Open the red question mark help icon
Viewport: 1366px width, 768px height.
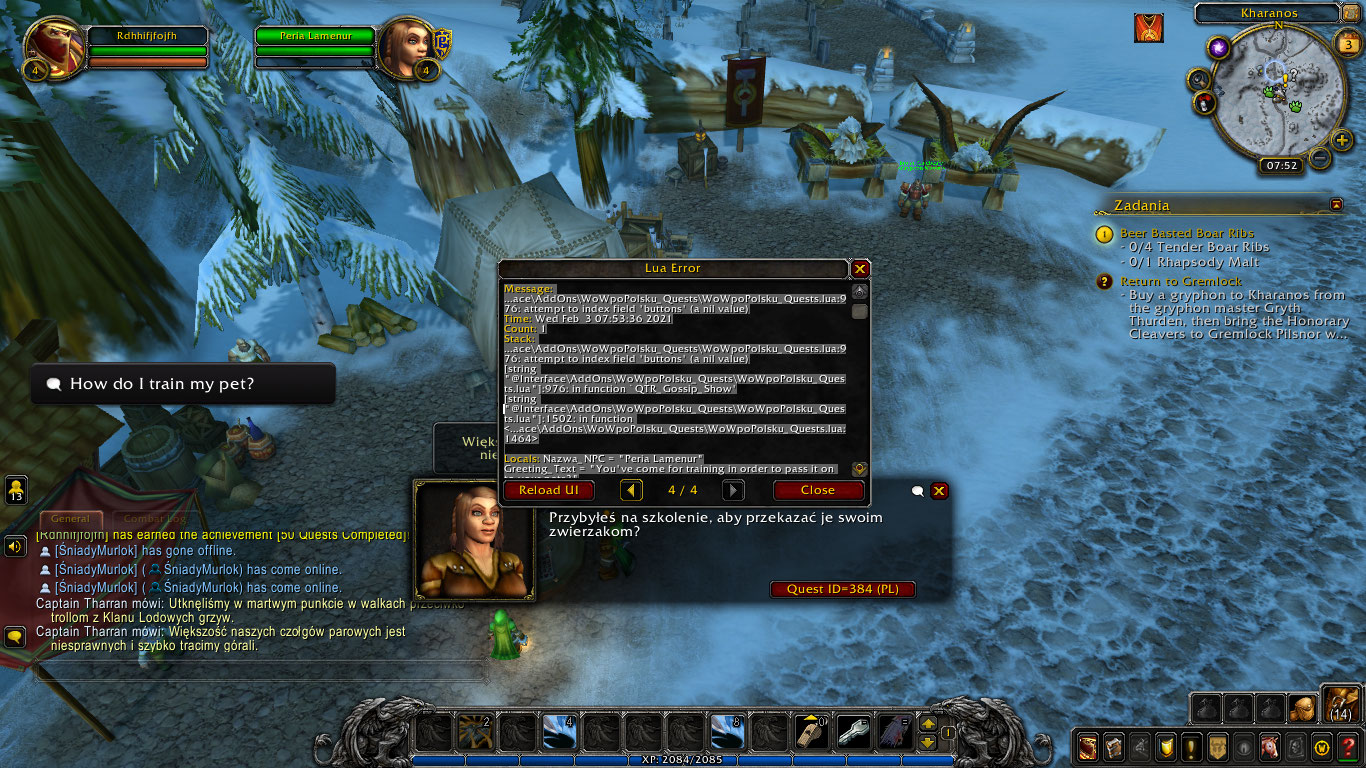pos(1349,746)
